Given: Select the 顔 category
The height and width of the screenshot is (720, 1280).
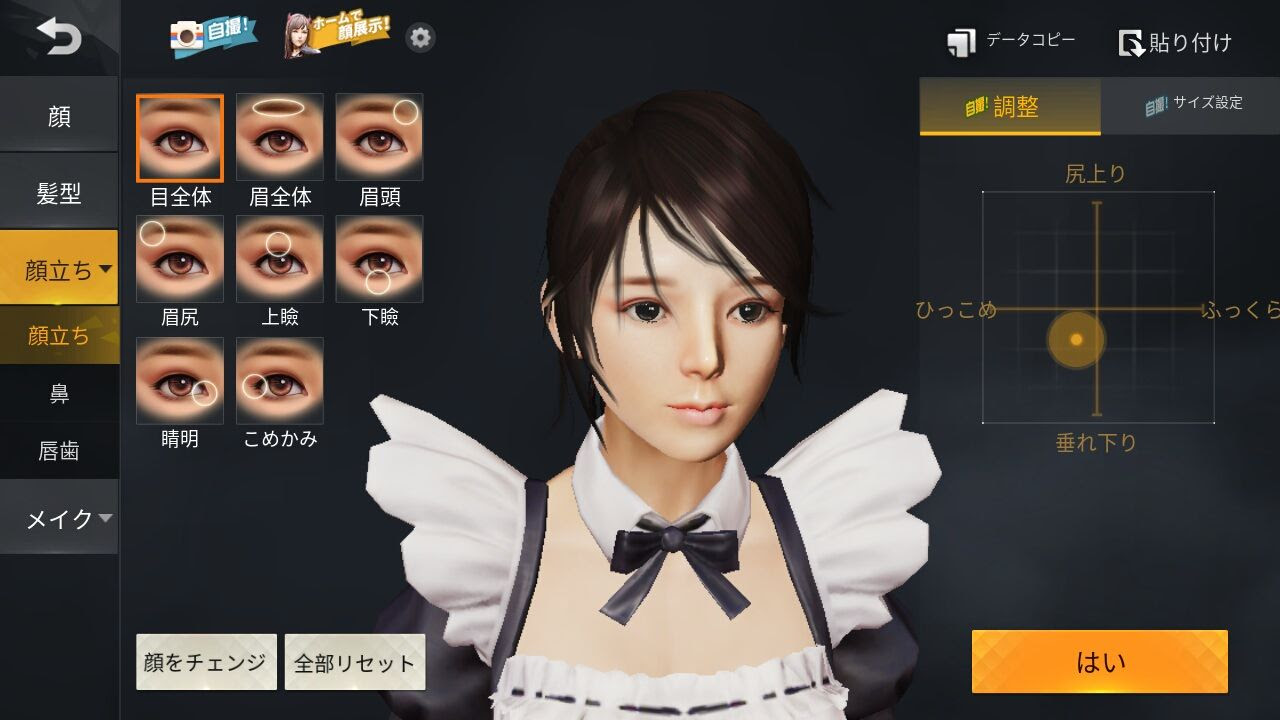Looking at the screenshot, I should [59, 116].
